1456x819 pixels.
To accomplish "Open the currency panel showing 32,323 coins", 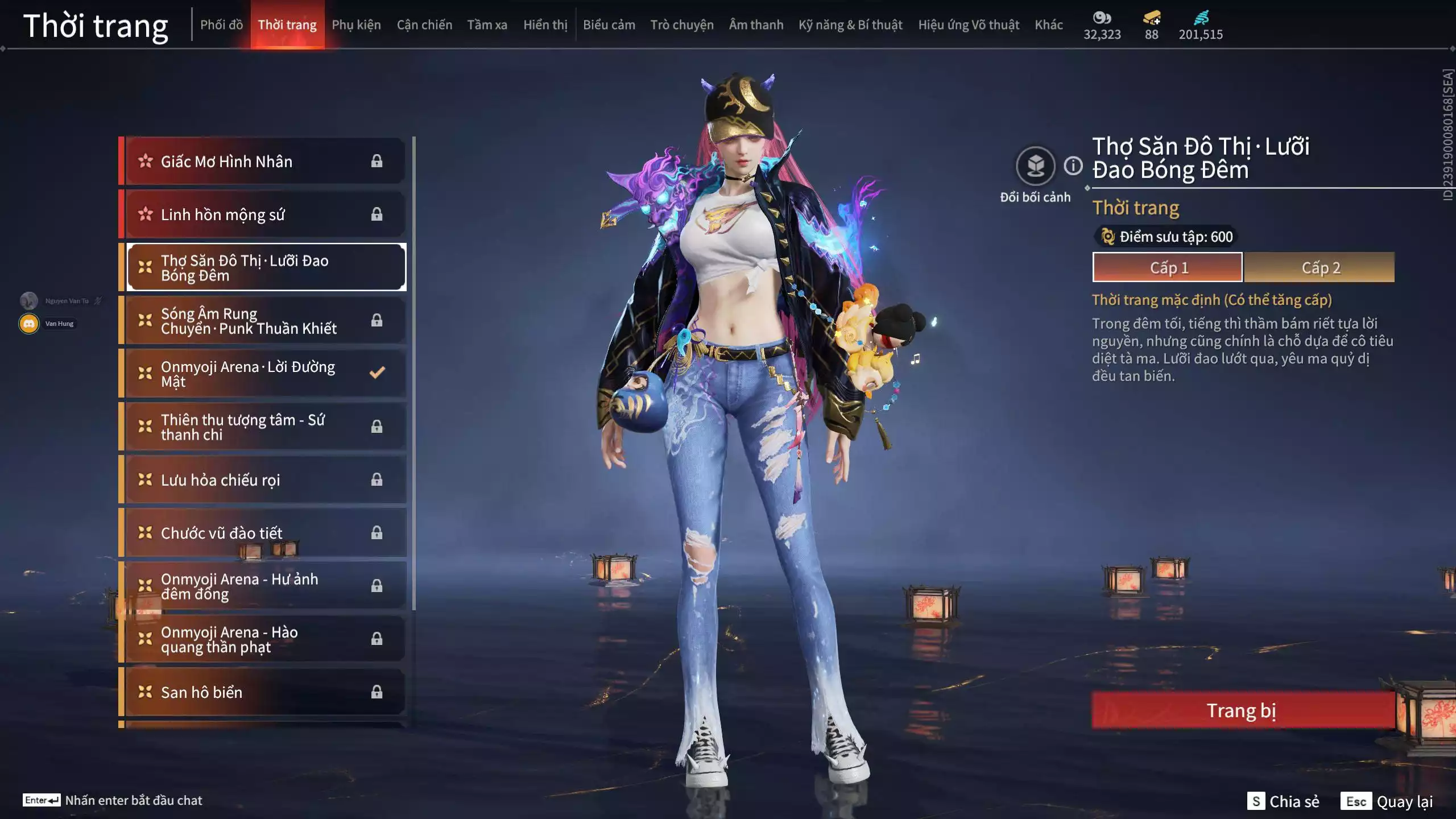I will pyautogui.click(x=1102, y=25).
